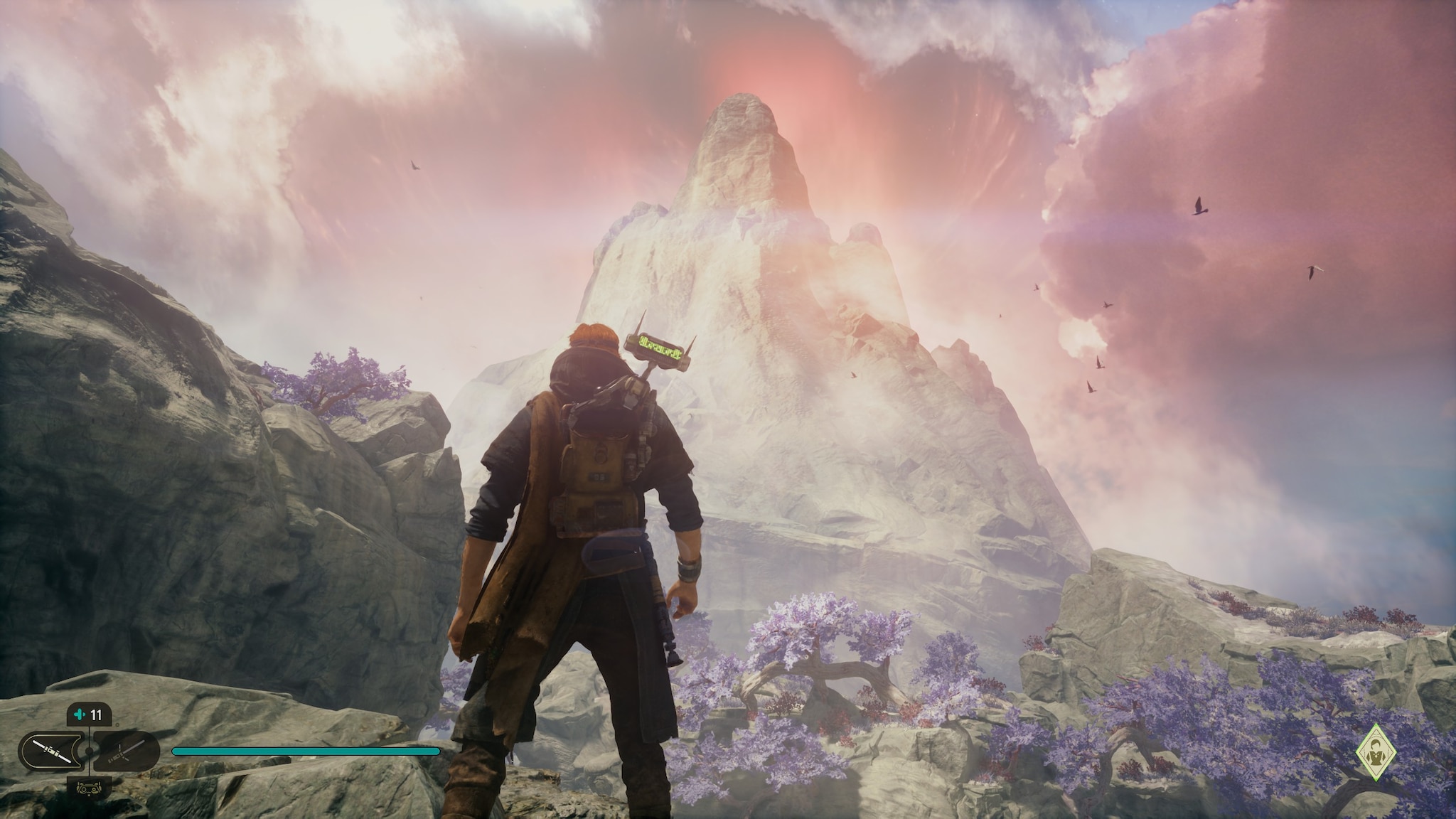Use a stim canister from the stim slot
The image size is (1456, 819).
(x=88, y=714)
